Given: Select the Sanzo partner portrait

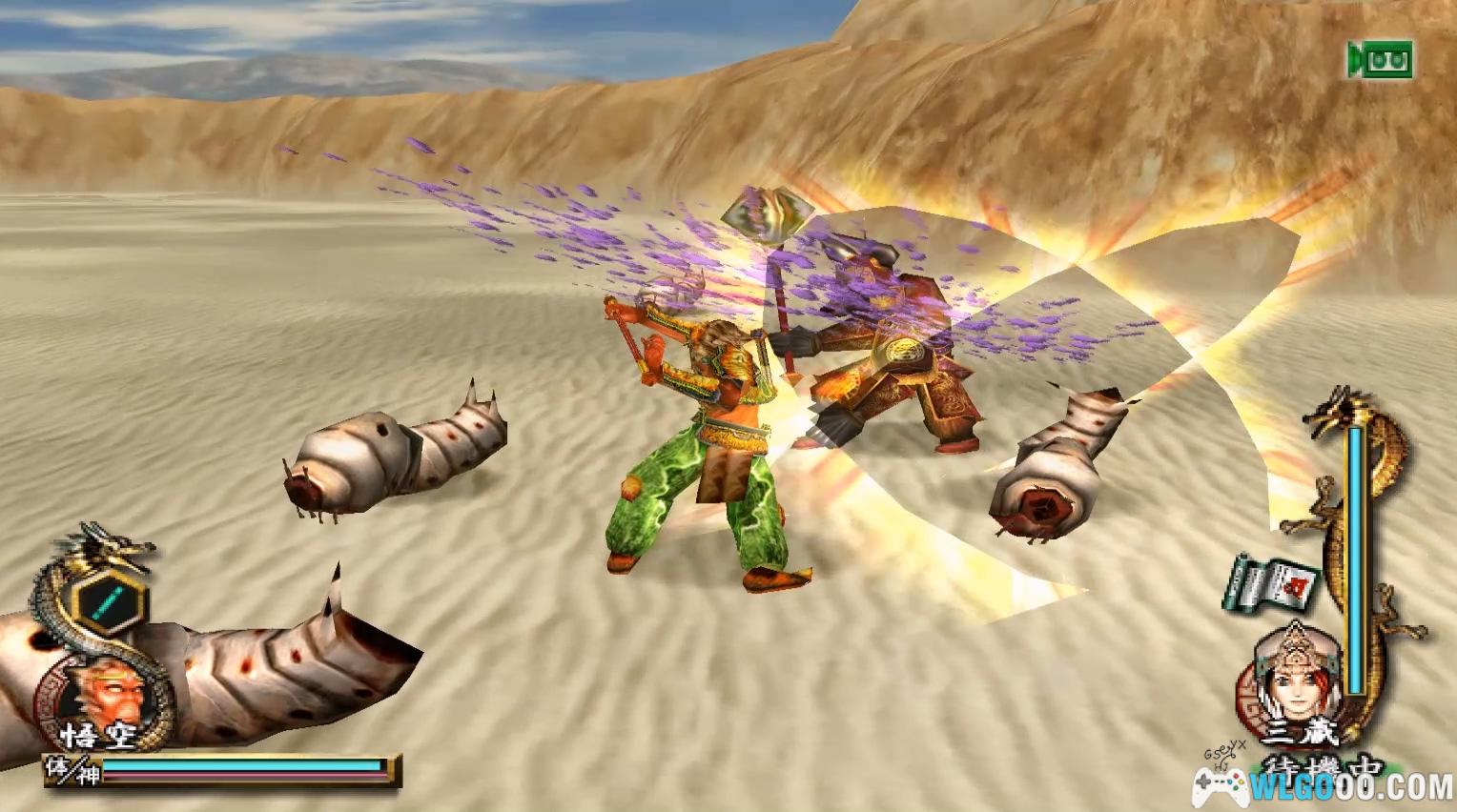Looking at the screenshot, I should [x=1297, y=679].
